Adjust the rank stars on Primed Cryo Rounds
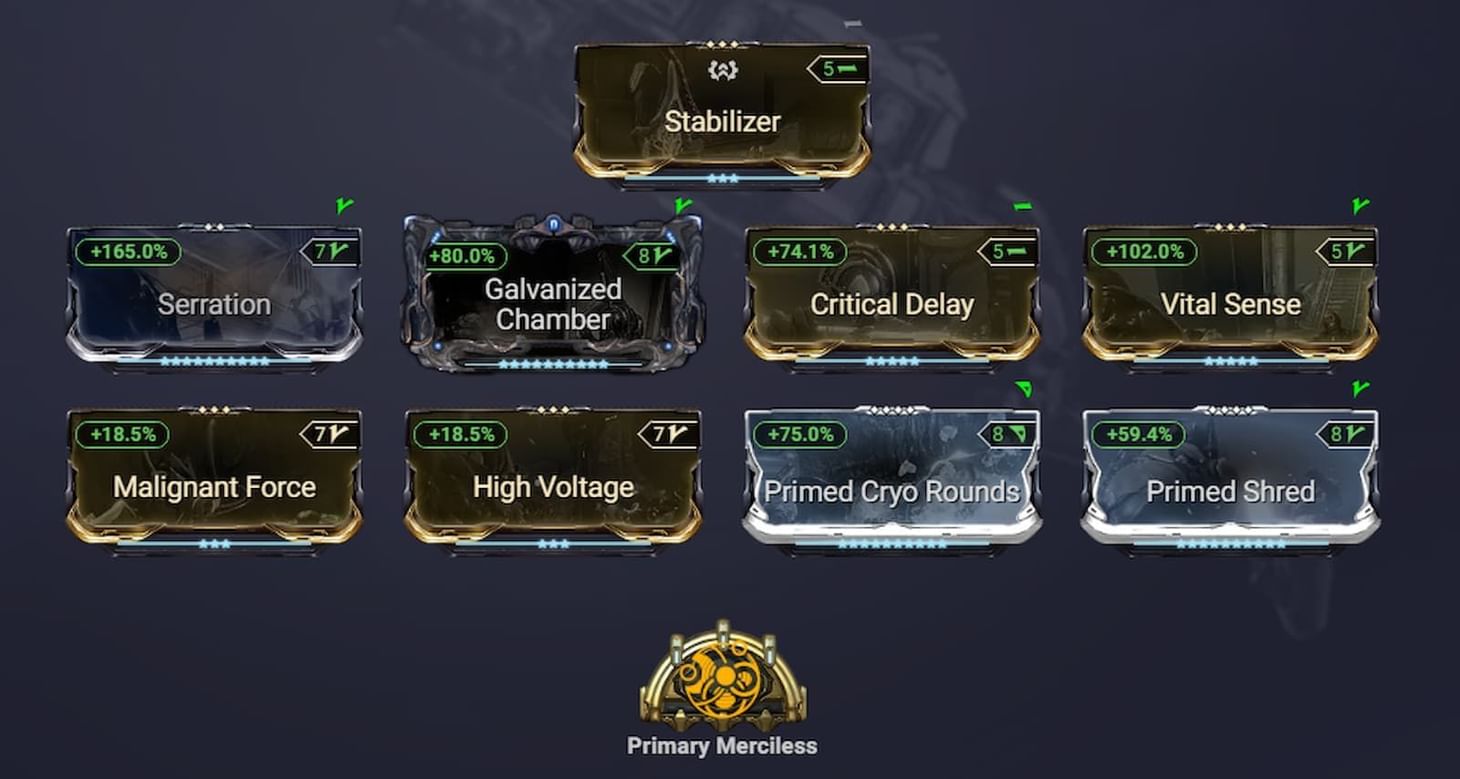 click(x=894, y=543)
